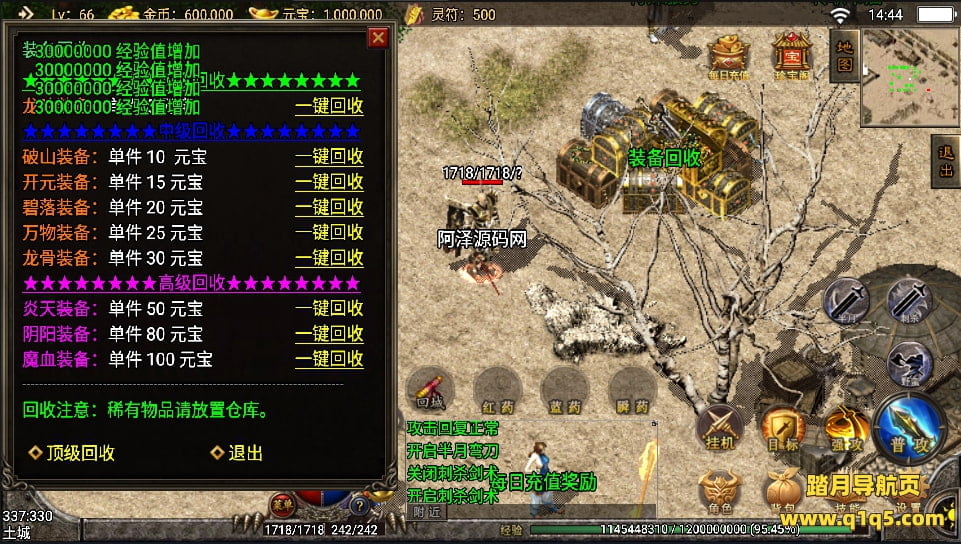This screenshot has height=544, width=961.
Task: Open the 角色 character sheet
Action: pyautogui.click(x=721, y=490)
